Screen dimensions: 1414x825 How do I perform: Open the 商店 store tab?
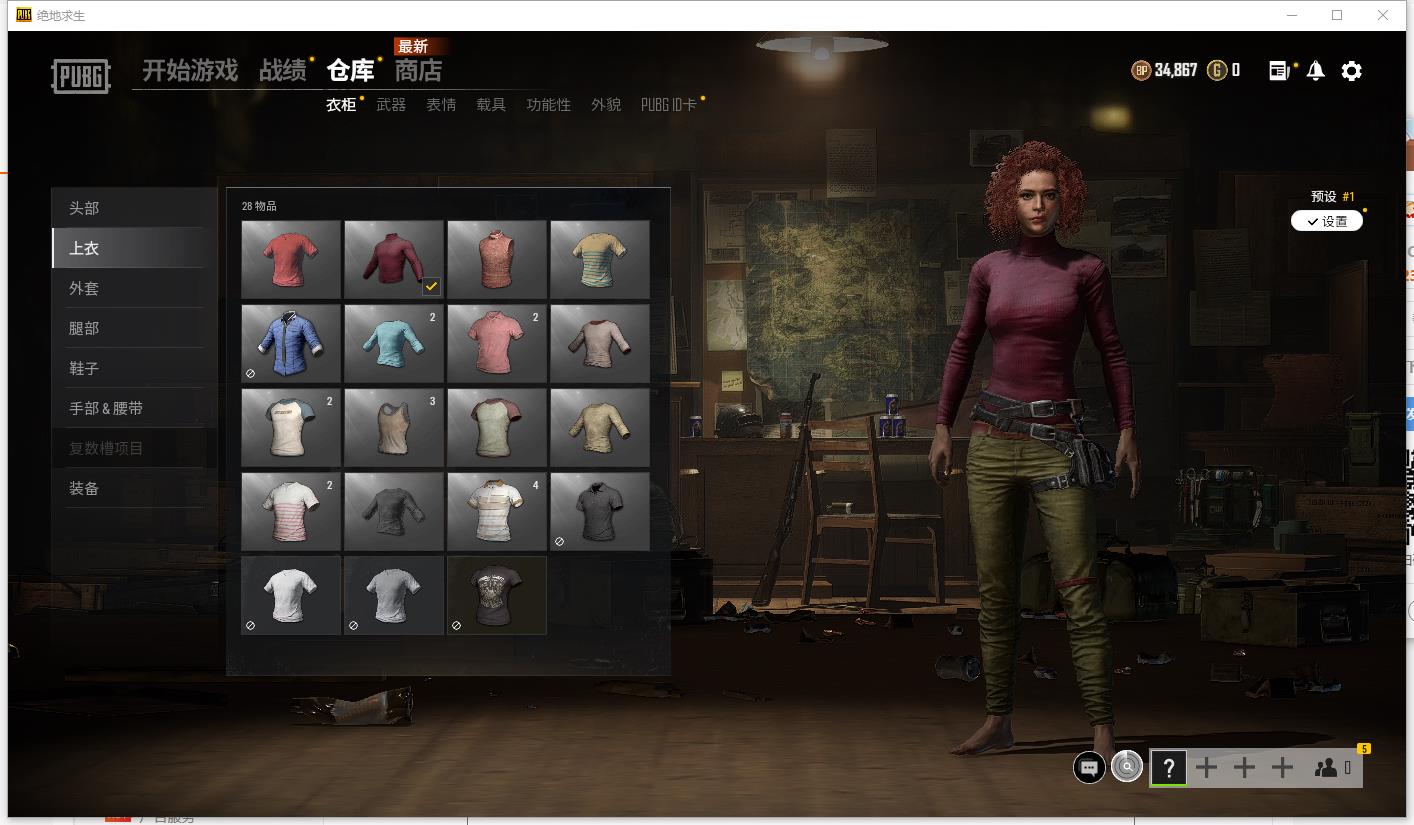pyautogui.click(x=418, y=71)
